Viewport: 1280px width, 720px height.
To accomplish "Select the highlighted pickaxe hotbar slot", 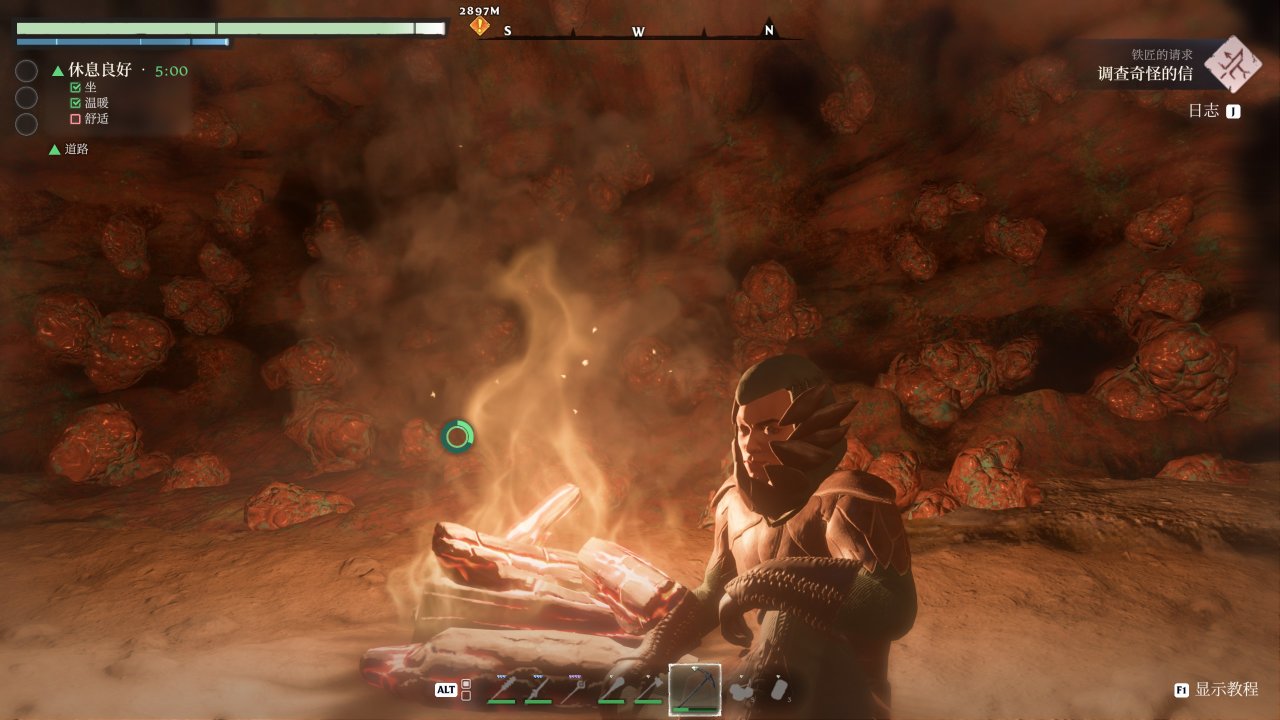I will click(x=694, y=688).
